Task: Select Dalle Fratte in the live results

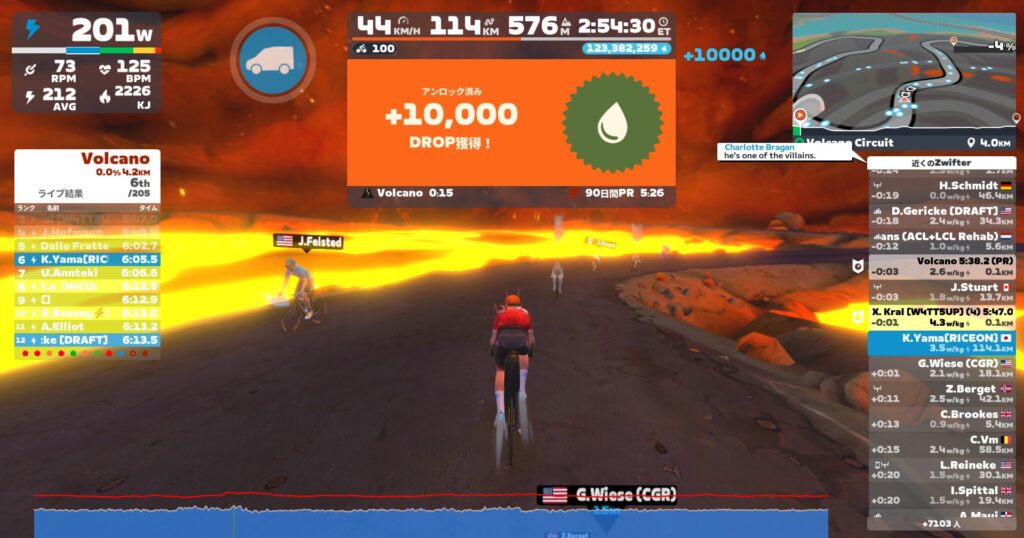Action: coord(88,245)
